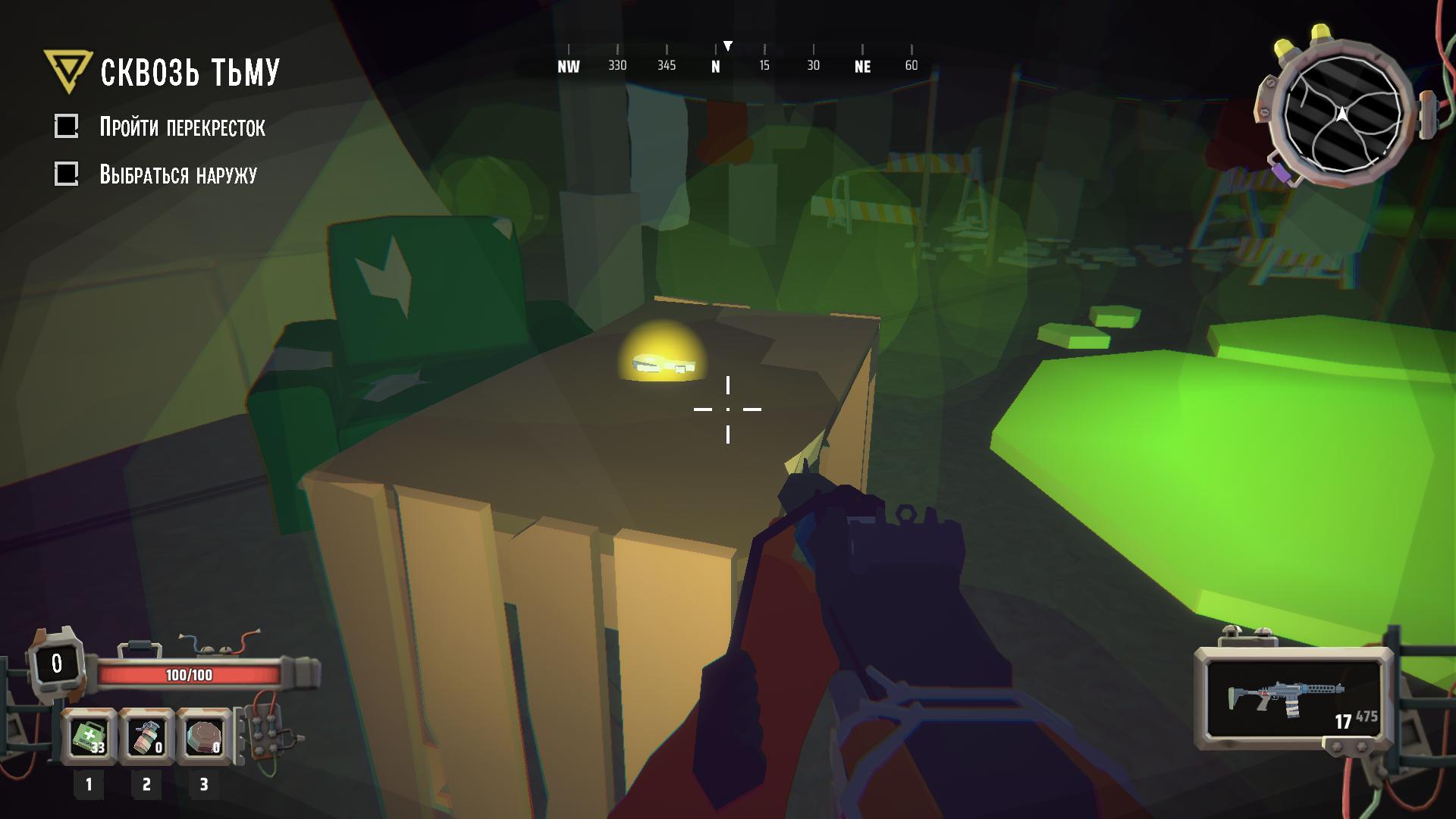Viewport: 1456px width, 819px height.
Task: Click the crosshair reticle center screen
Action: 728,409
